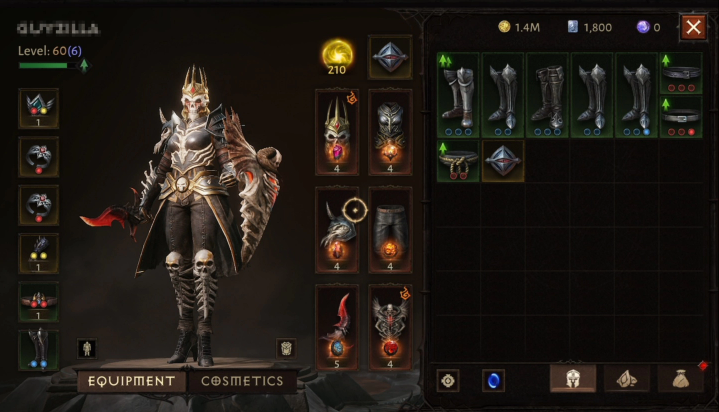The height and width of the screenshot is (412, 719).
Task: Close the inventory screen
Action: [x=693, y=27]
